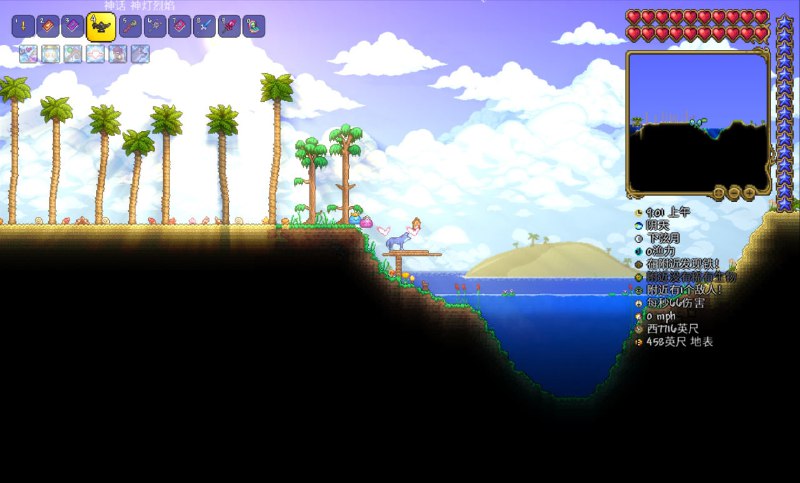Equip the crimson staff in hotbar slot 9
Screen dimensions: 800x483
pyautogui.click(x=230, y=27)
